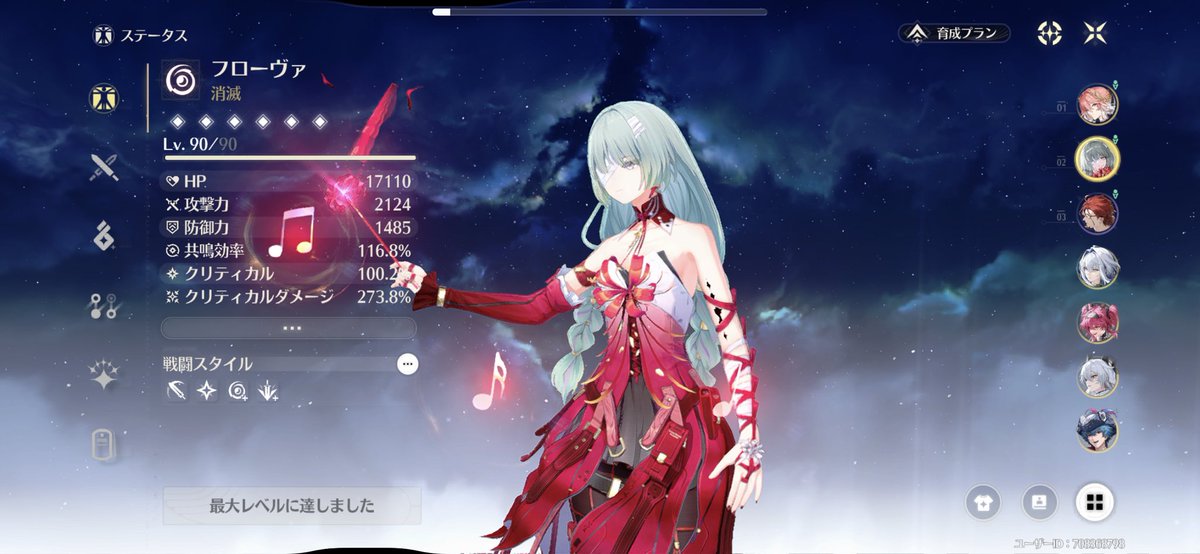Switch to the connected-nodes skill tree tab
Image resolution: width=1200 pixels, height=554 pixels.
[x=103, y=306]
